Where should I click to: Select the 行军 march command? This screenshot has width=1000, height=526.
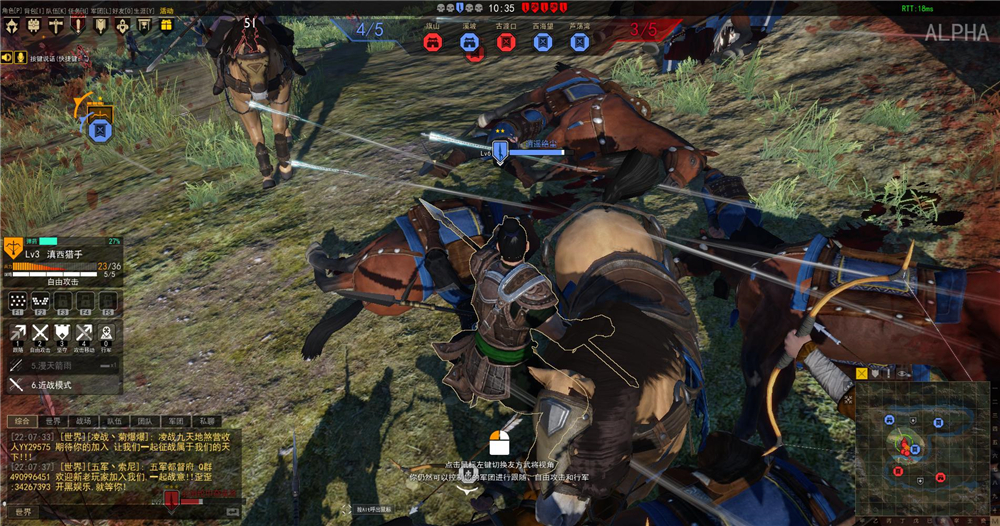click(106, 334)
